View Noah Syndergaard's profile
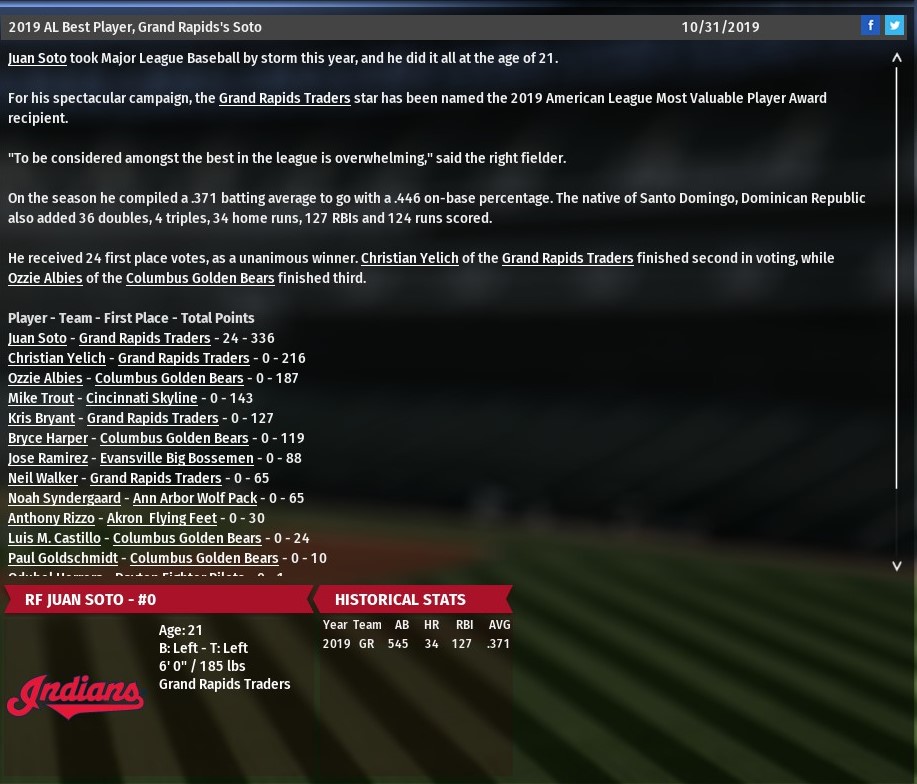917x784 pixels. [64, 498]
